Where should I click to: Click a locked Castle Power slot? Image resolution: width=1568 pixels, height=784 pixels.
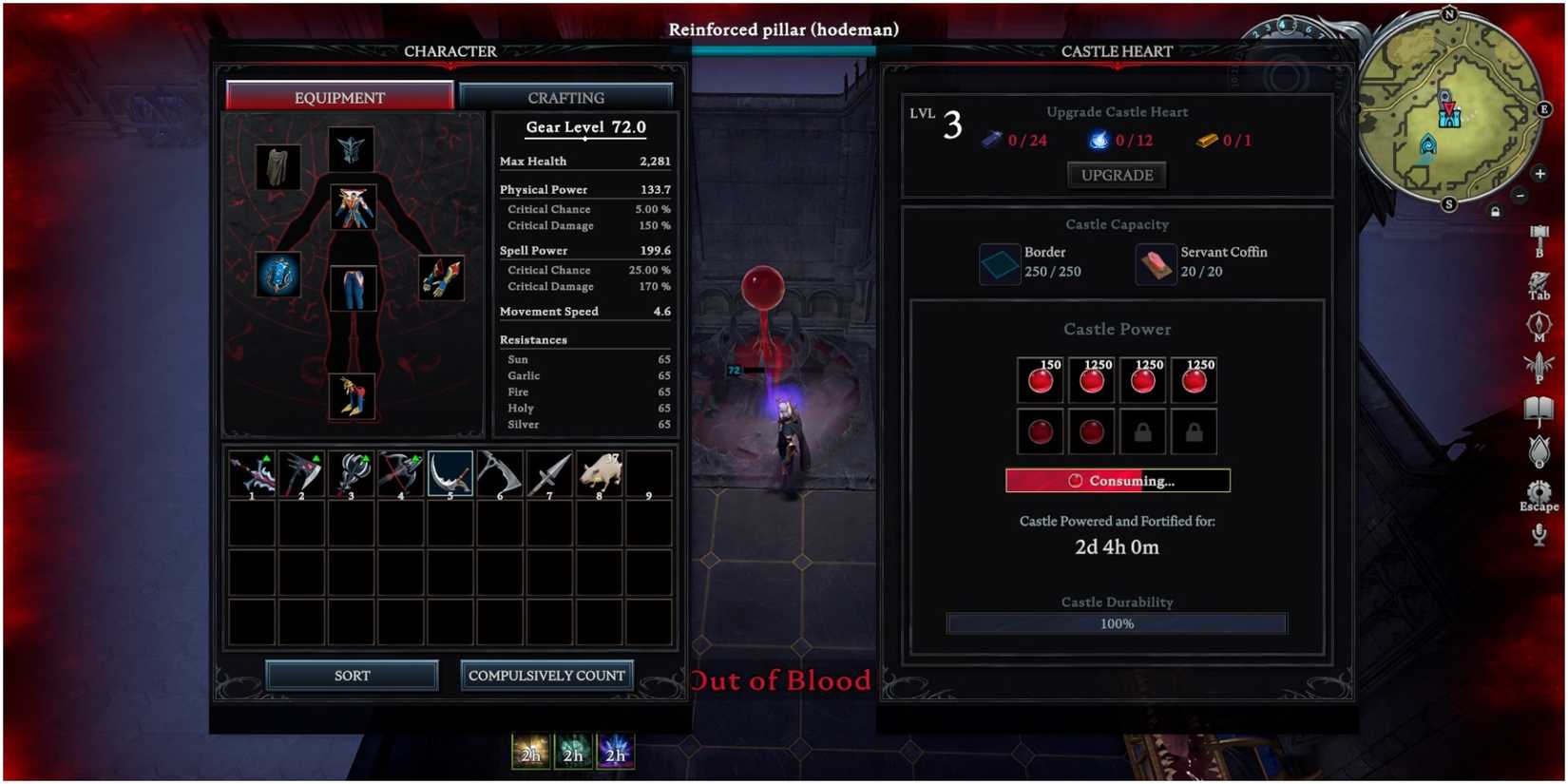[1142, 430]
